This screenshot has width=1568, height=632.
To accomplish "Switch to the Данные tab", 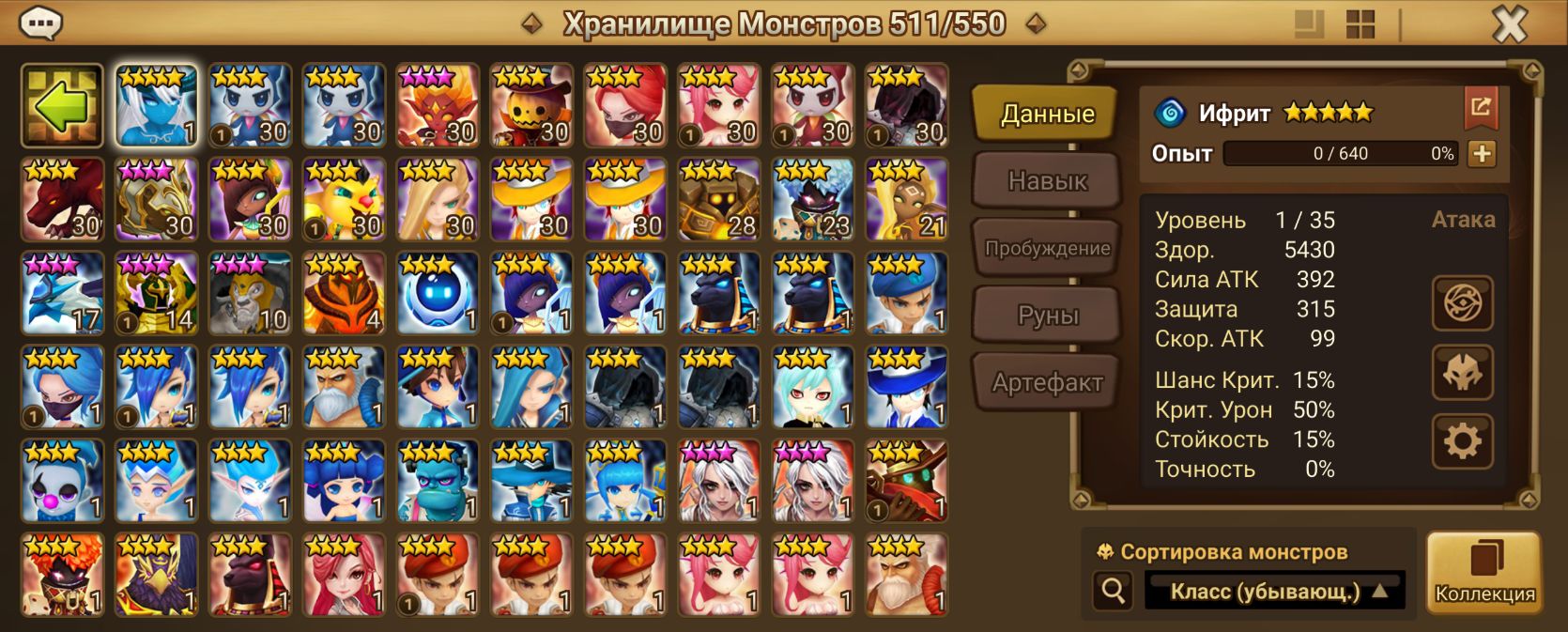I will pos(1047,114).
